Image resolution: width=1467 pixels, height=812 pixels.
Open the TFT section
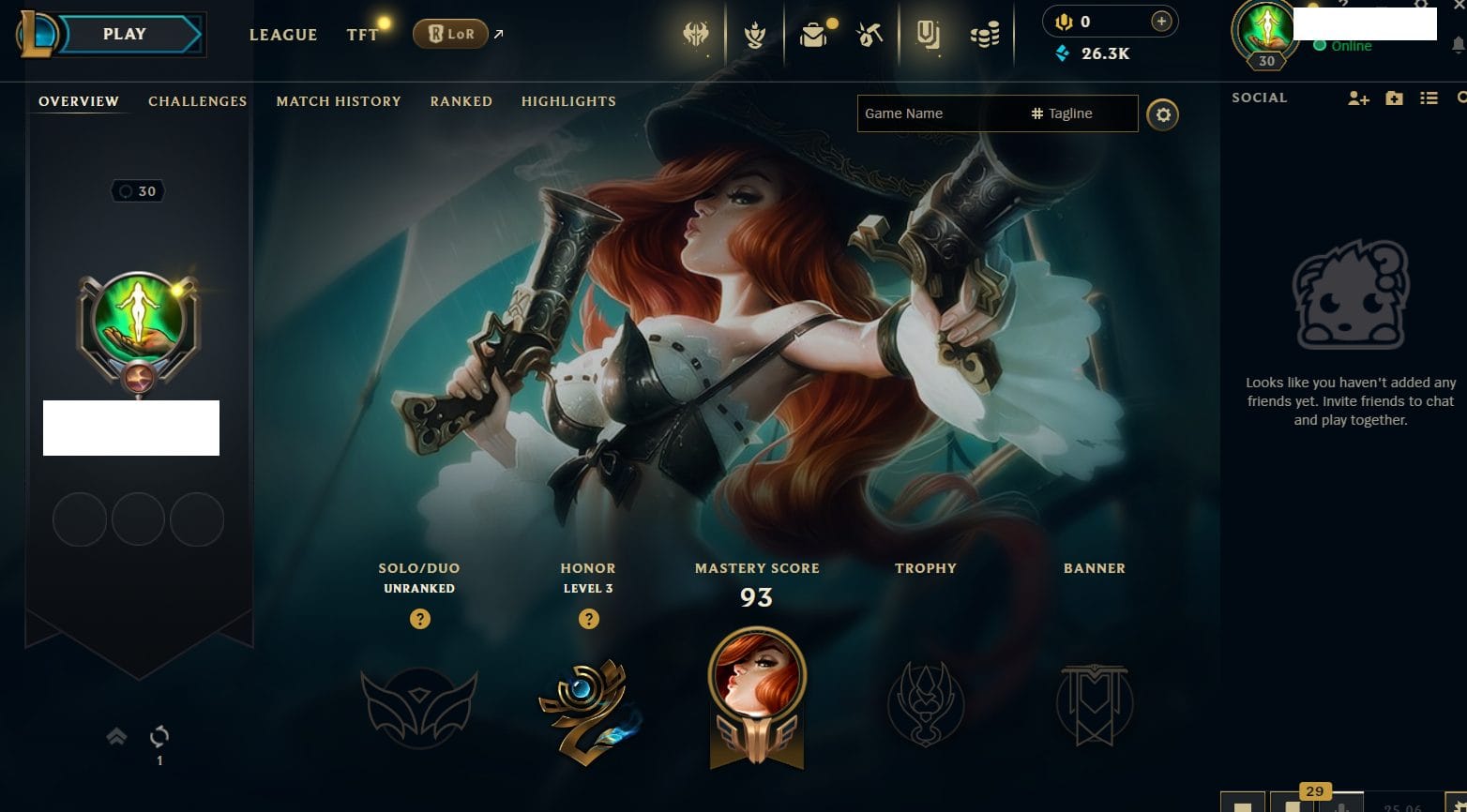tap(362, 35)
